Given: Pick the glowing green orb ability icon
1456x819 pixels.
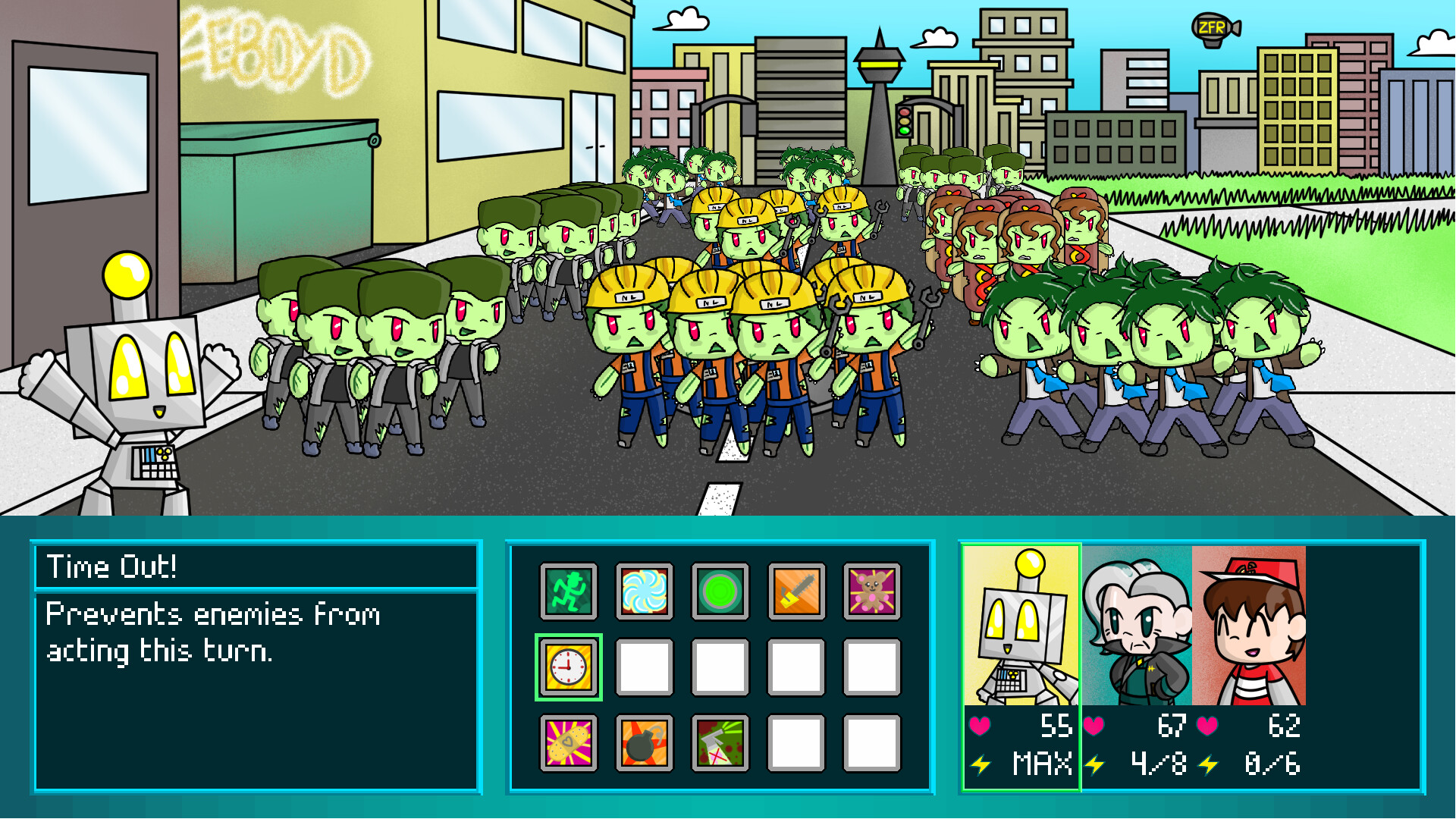Looking at the screenshot, I should pos(720,592).
